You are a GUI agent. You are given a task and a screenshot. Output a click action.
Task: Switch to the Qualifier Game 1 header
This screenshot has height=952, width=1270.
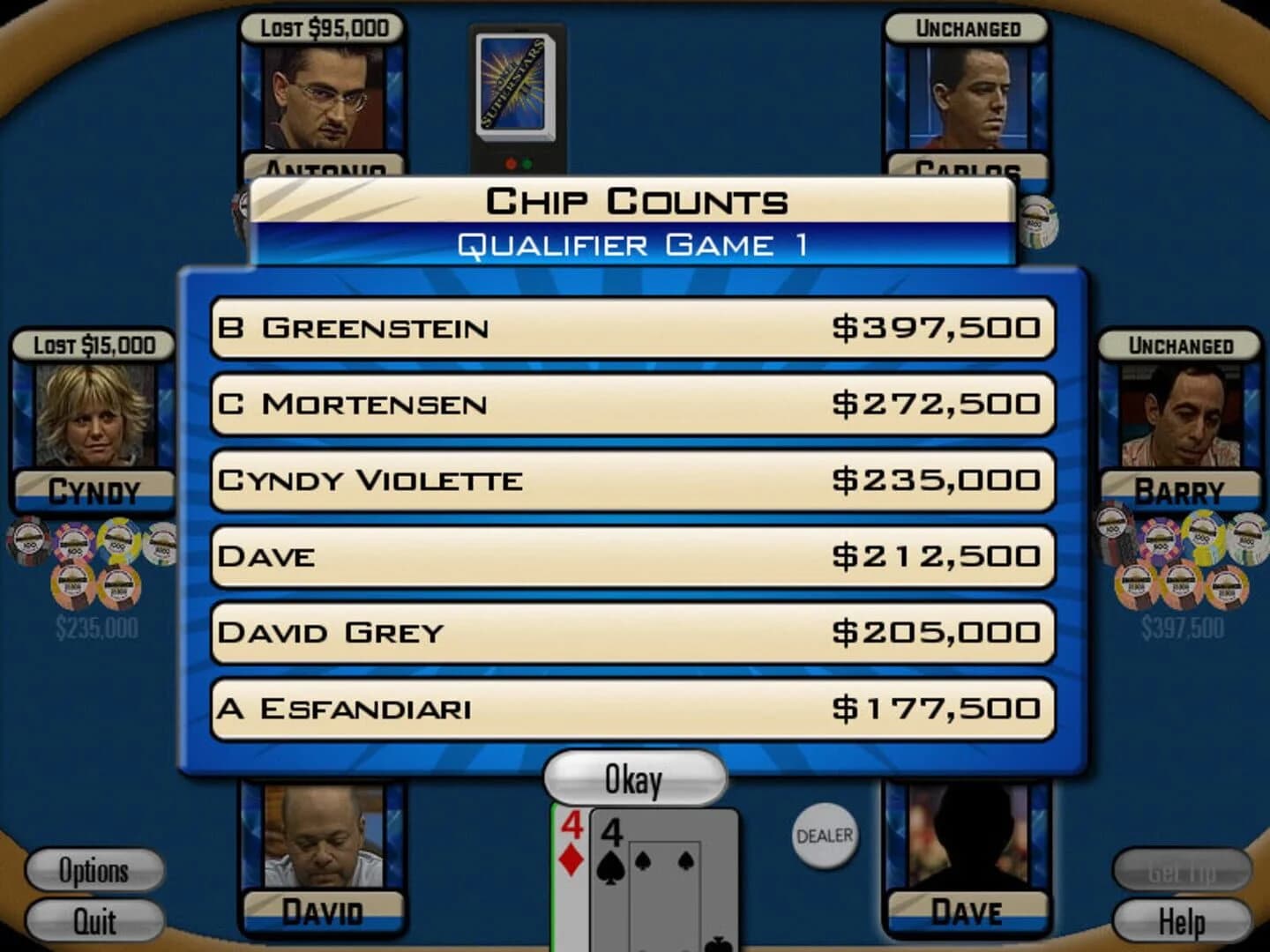633,245
